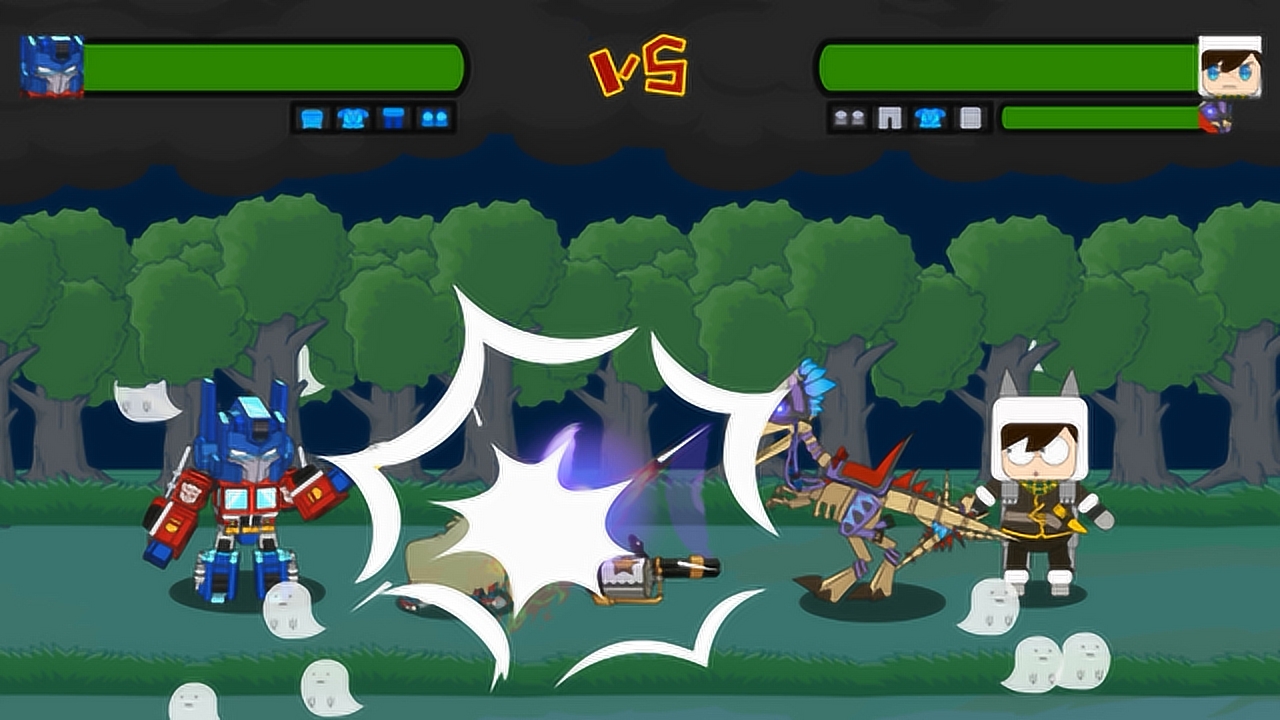Select the opponent's gray helmet icon
This screenshot has height=720, width=1280.
(x=970, y=118)
